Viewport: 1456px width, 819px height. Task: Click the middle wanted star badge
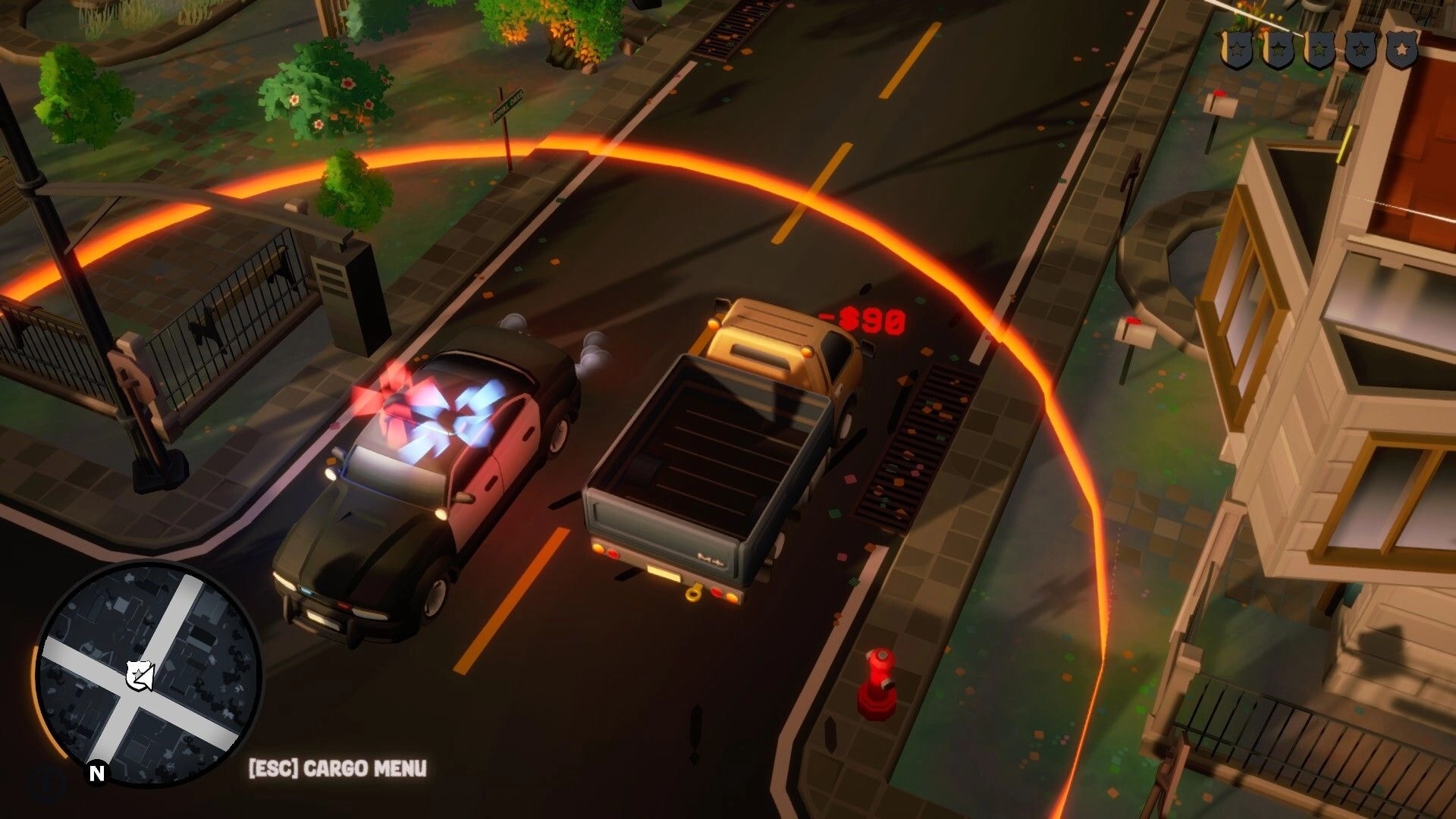(x=1319, y=47)
